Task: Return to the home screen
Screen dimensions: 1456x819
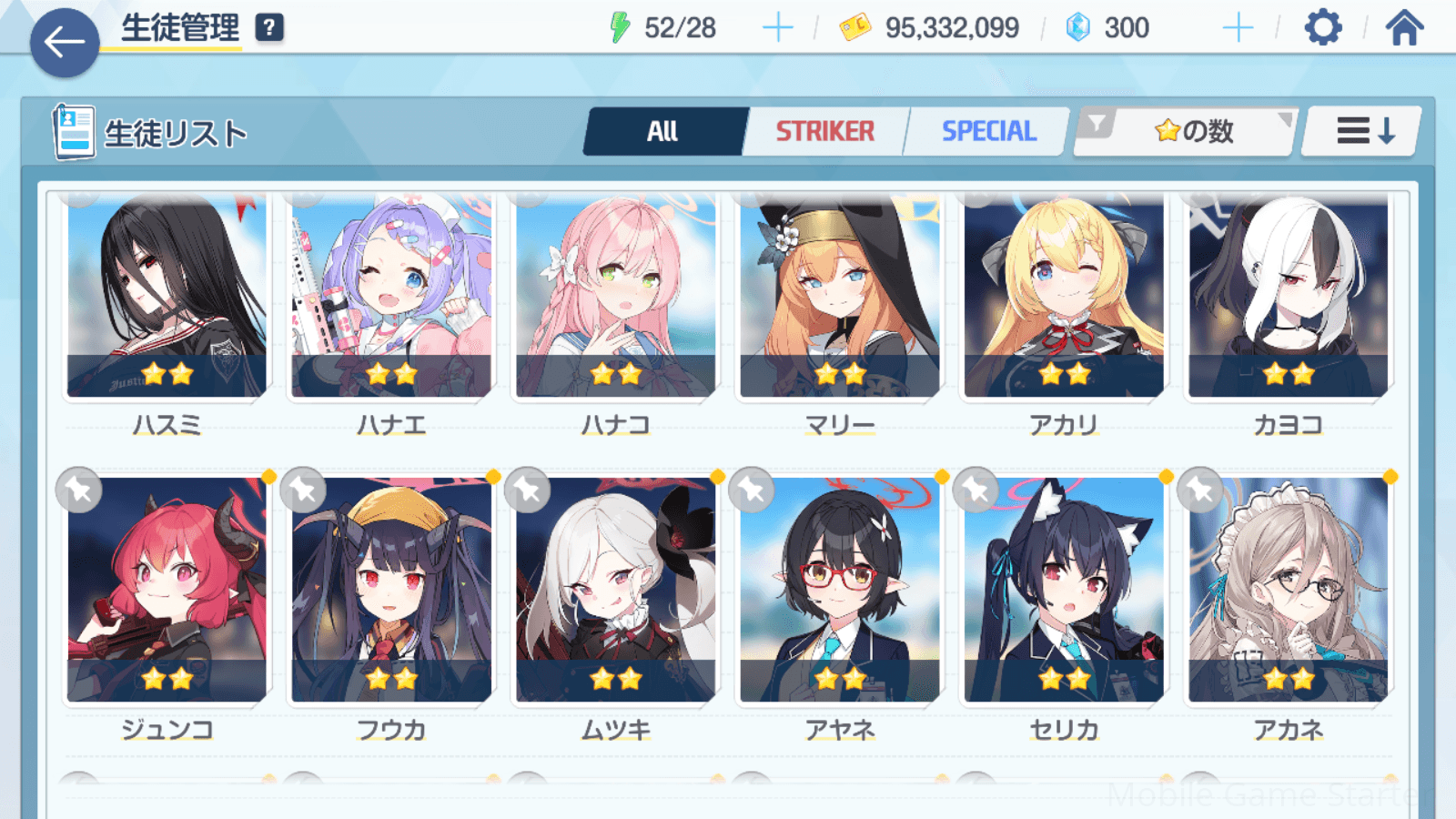Action: coord(1404,28)
